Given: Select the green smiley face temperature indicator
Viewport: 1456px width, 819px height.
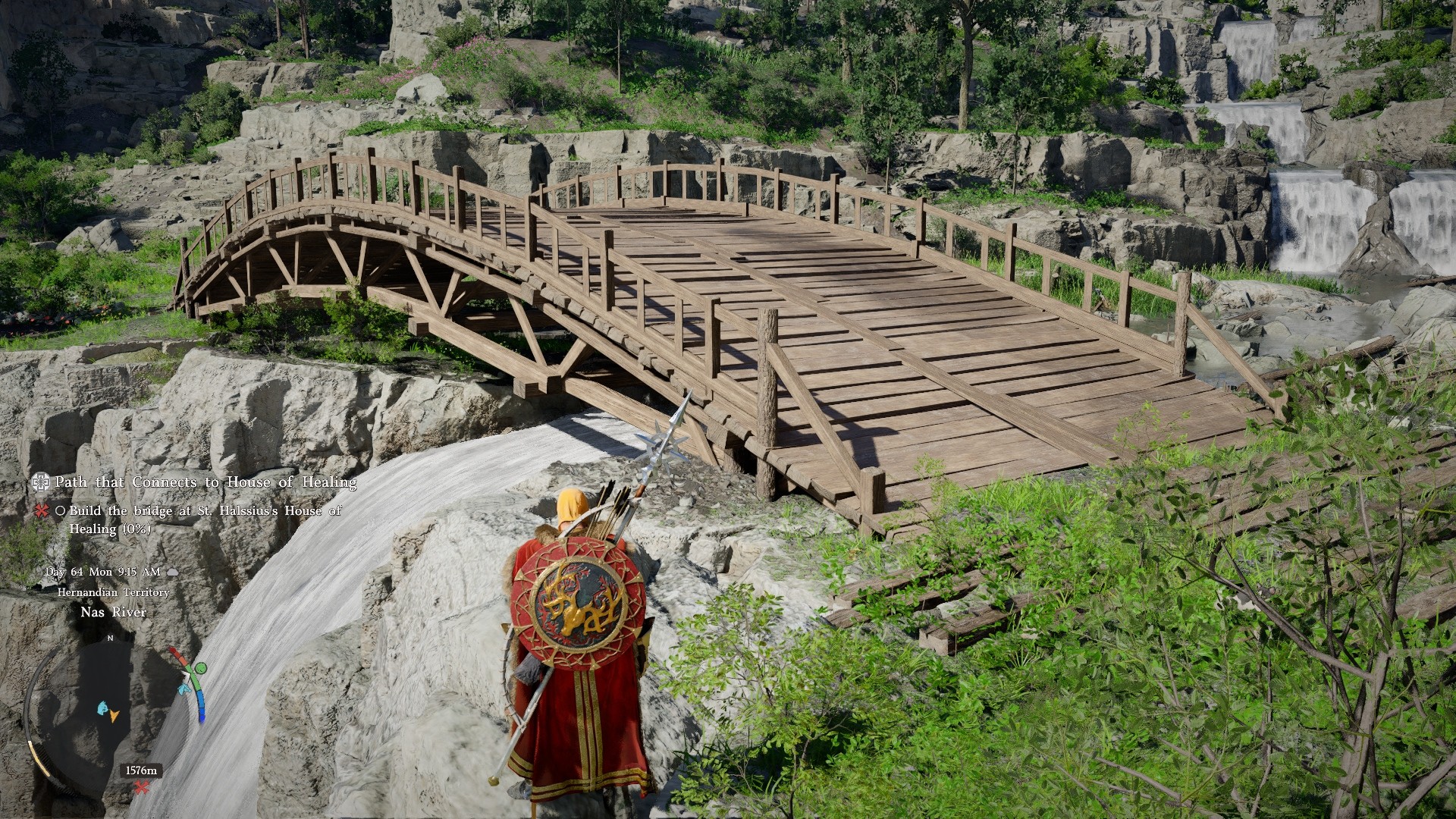Looking at the screenshot, I should pos(200,668).
